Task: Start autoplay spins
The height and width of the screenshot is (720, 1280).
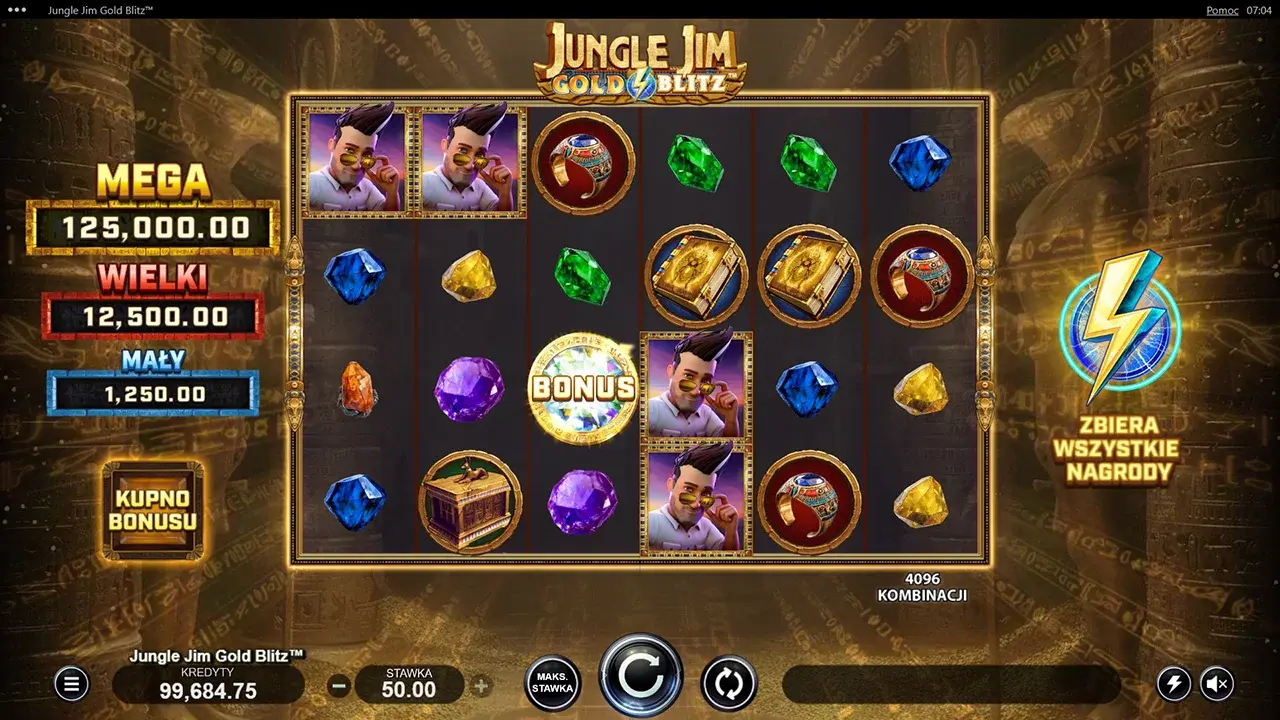Action: coord(729,684)
